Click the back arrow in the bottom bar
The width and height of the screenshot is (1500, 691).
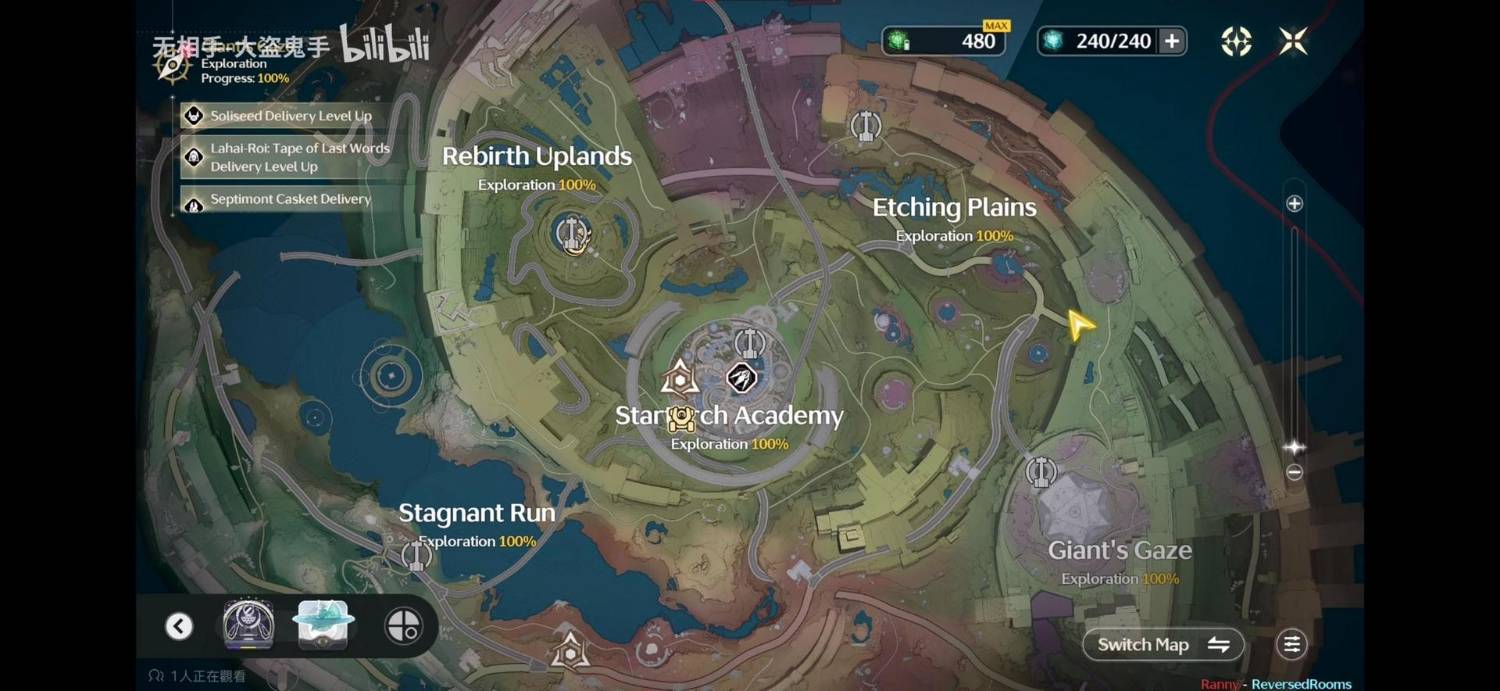pos(179,626)
